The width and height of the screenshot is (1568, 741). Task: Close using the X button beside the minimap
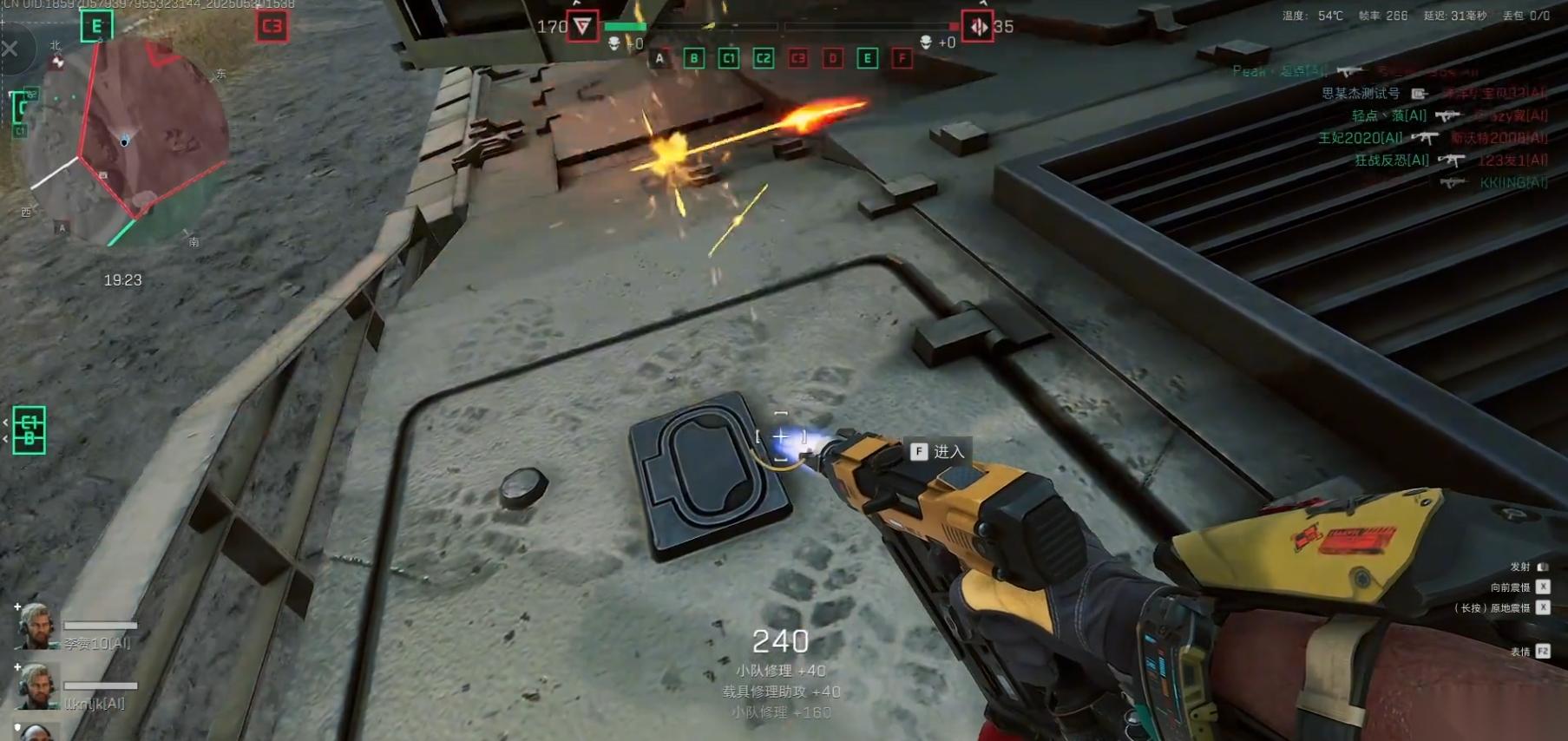pos(10,49)
